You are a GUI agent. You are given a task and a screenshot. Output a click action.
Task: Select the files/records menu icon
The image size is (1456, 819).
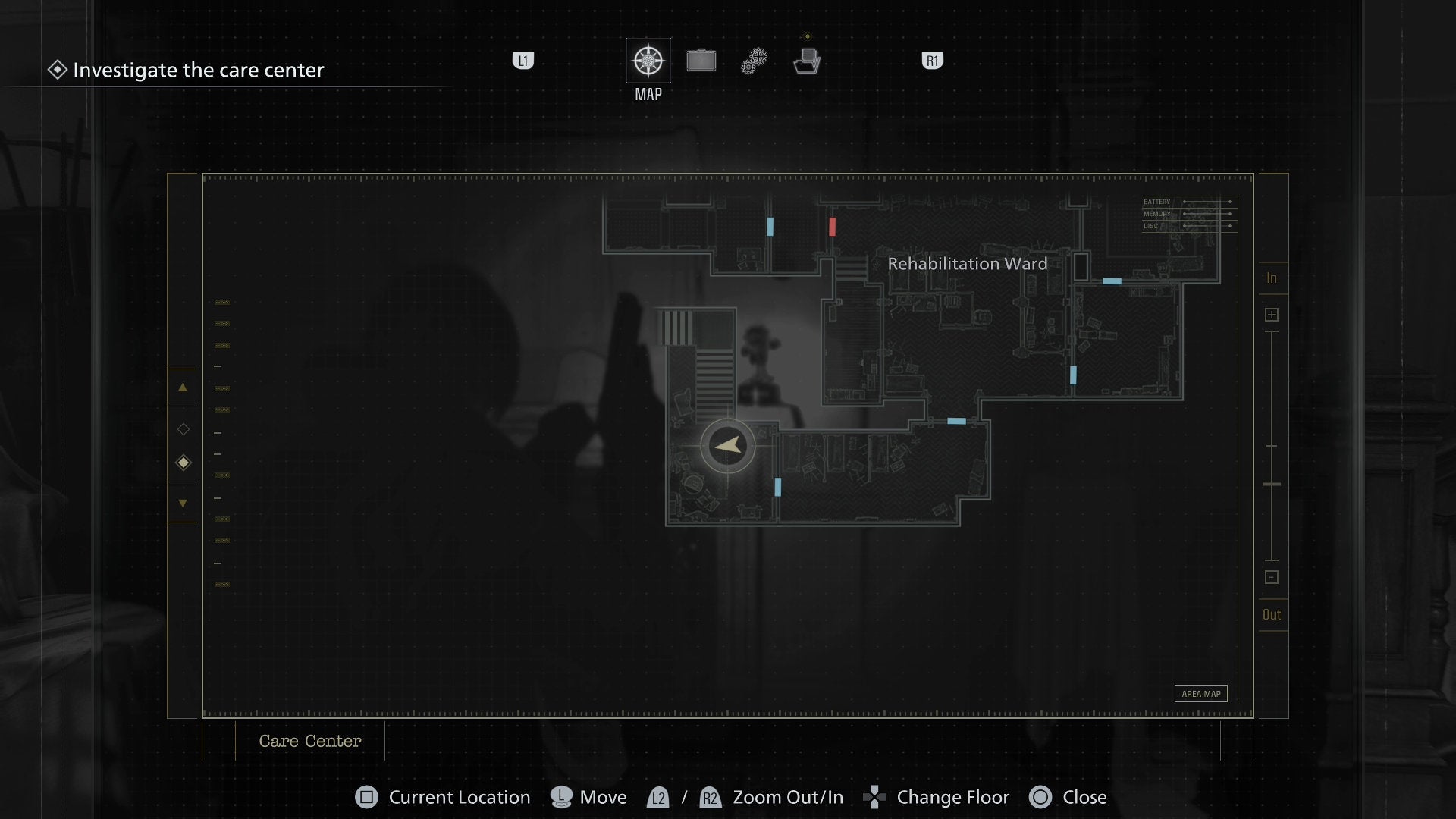pos(808,60)
